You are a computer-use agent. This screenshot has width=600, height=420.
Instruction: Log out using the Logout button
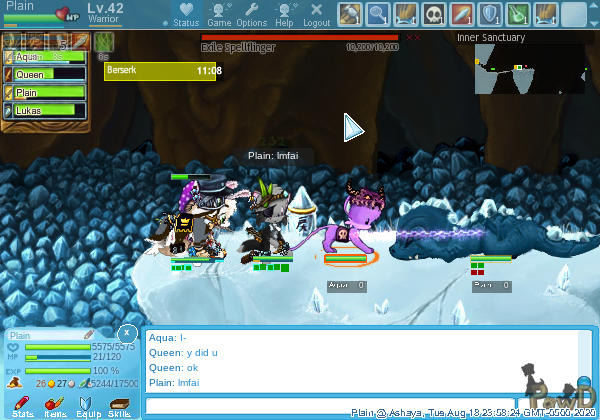pyautogui.click(x=317, y=14)
